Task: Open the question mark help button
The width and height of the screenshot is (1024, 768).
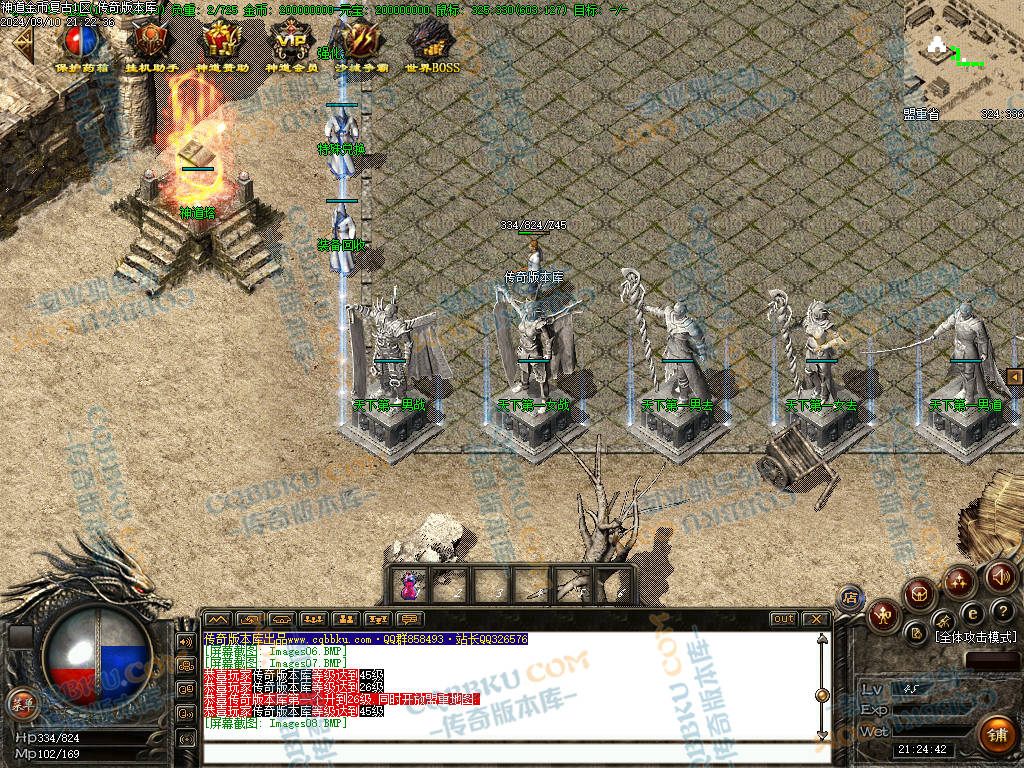Action: (x=1002, y=611)
